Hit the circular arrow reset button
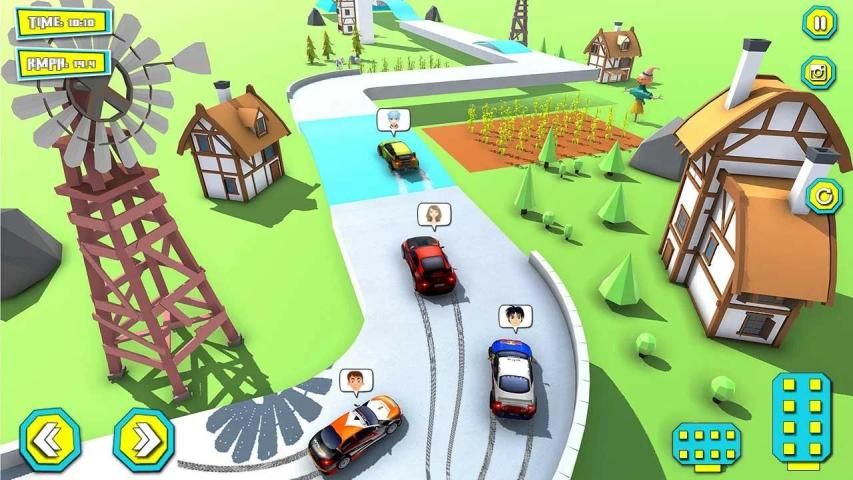 [x=822, y=195]
